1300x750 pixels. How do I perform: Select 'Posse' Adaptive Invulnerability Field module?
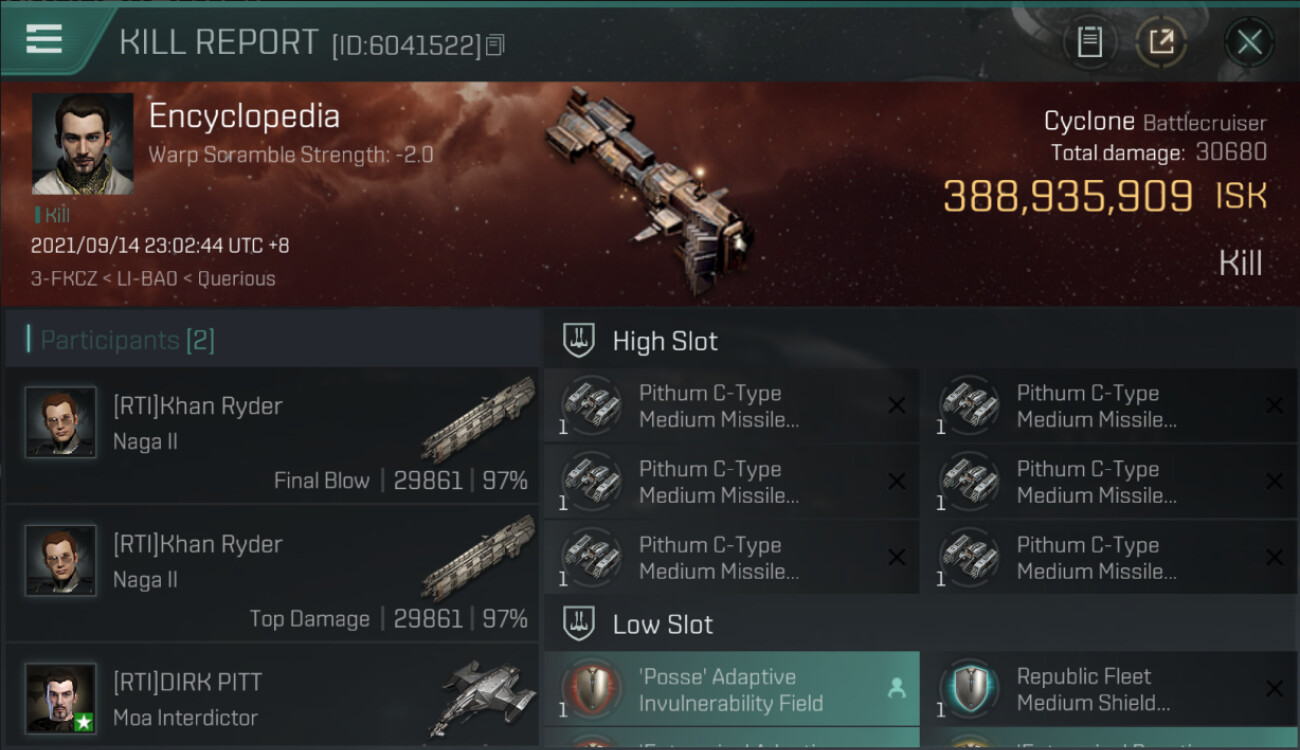tap(731, 690)
